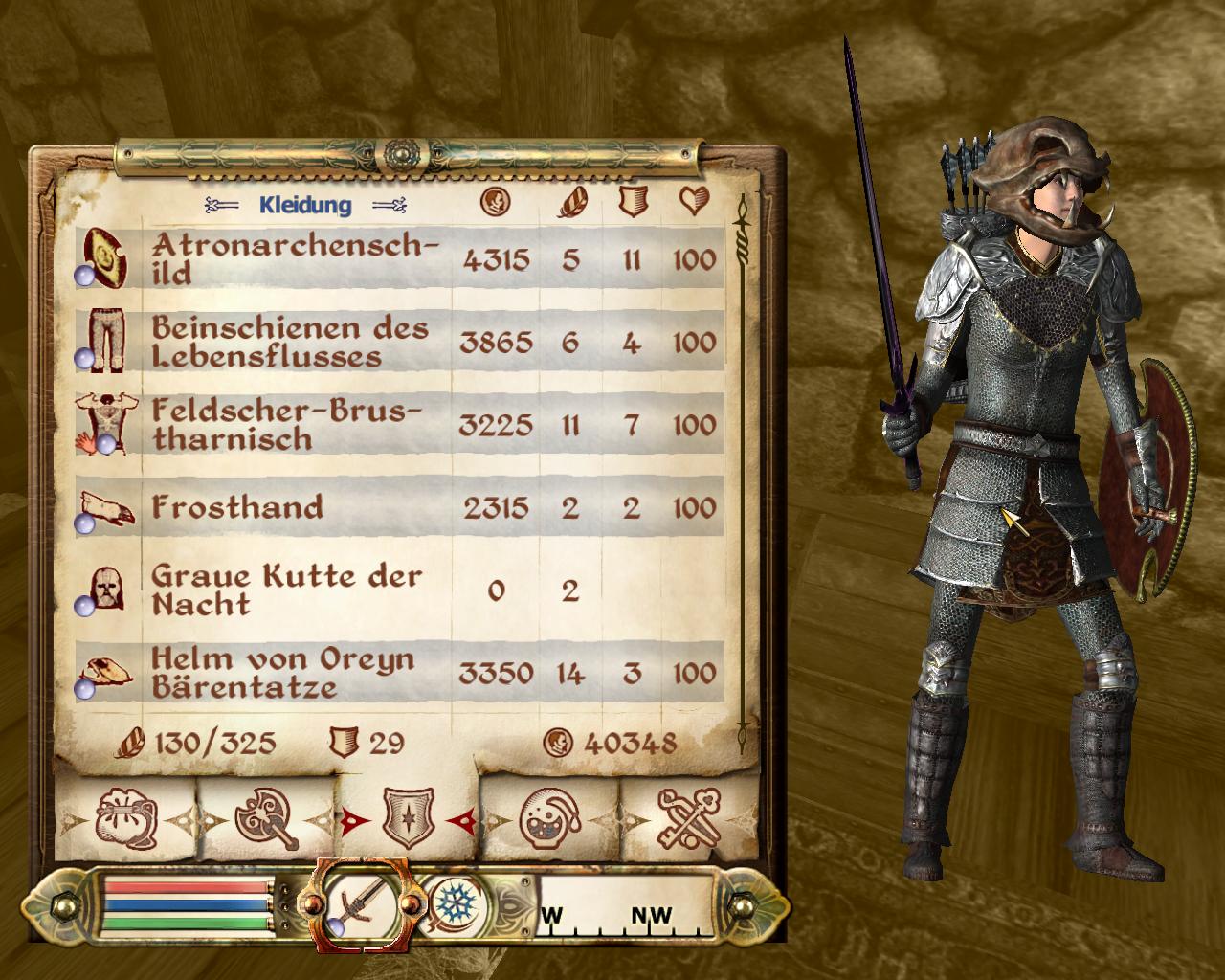Click the active frost spell icon
Screen dimensions: 1225x980
449,902
